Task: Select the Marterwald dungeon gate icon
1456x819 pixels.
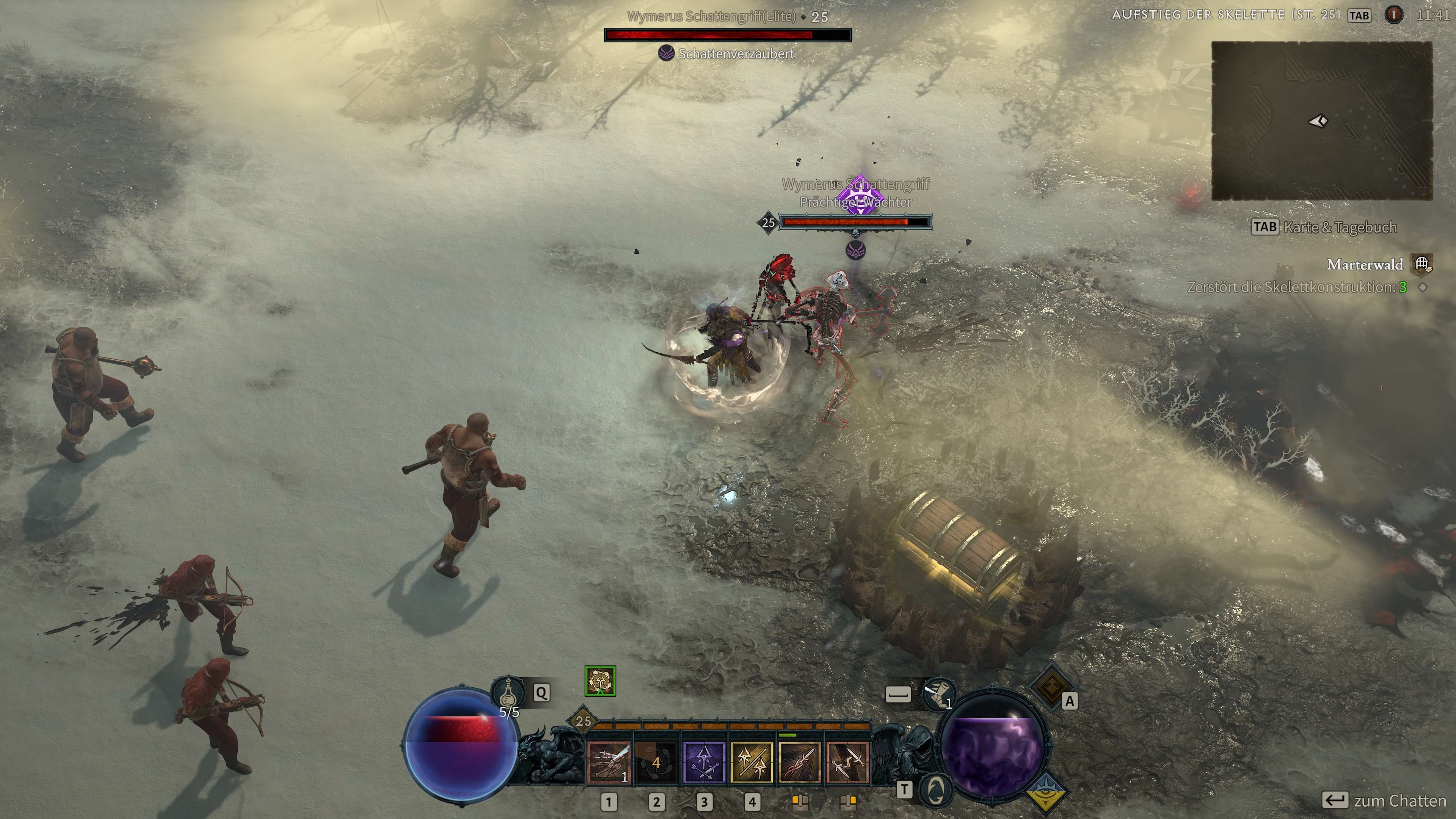Action: 1421,264
